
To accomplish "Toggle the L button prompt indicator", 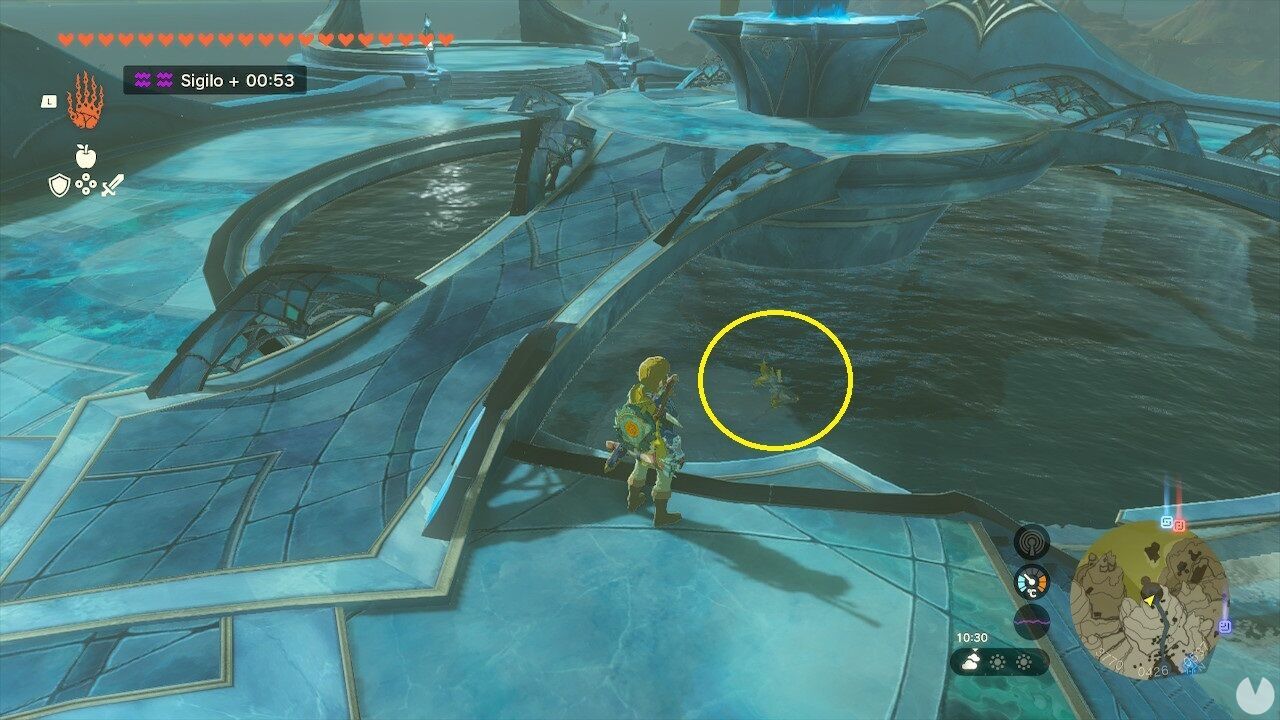I will click(48, 102).
